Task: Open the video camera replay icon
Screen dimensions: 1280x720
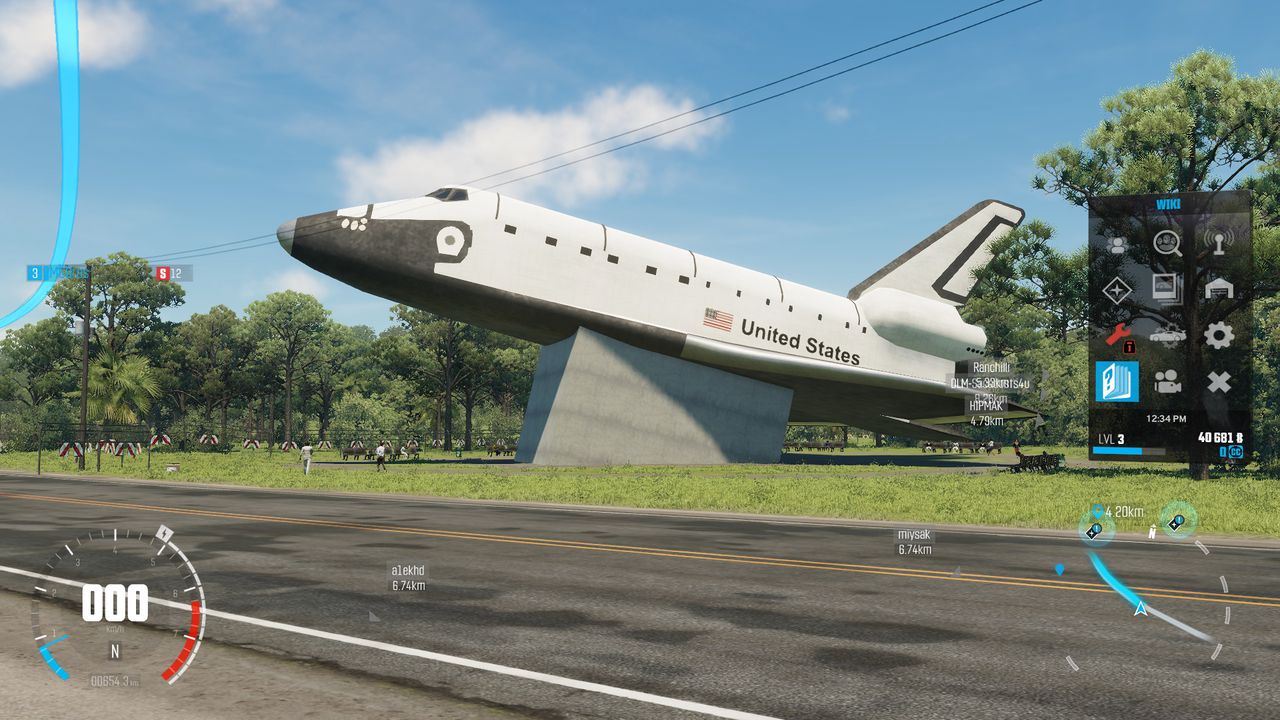Action: click(x=1167, y=381)
